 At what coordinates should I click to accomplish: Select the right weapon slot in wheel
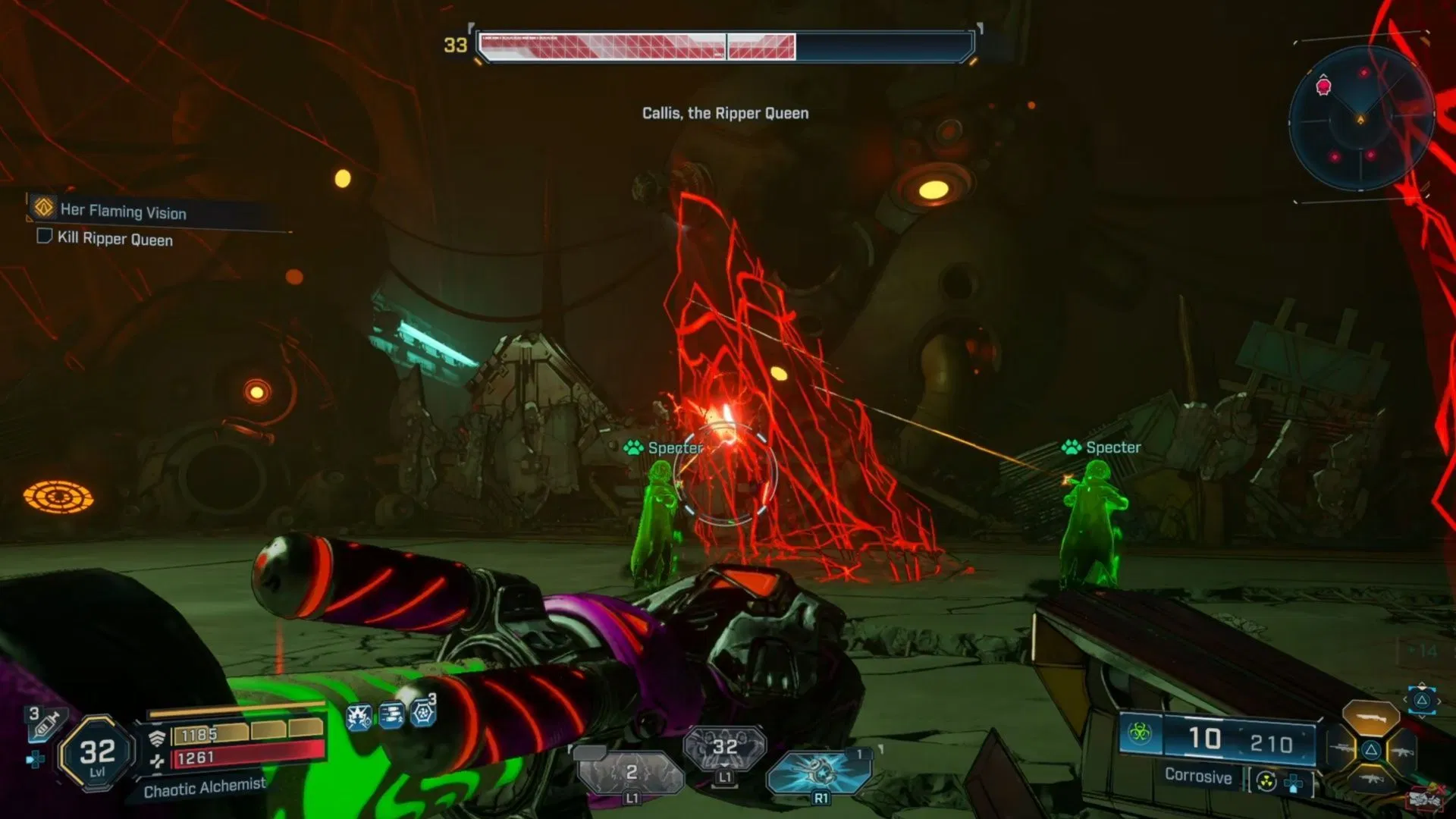pos(1402,752)
